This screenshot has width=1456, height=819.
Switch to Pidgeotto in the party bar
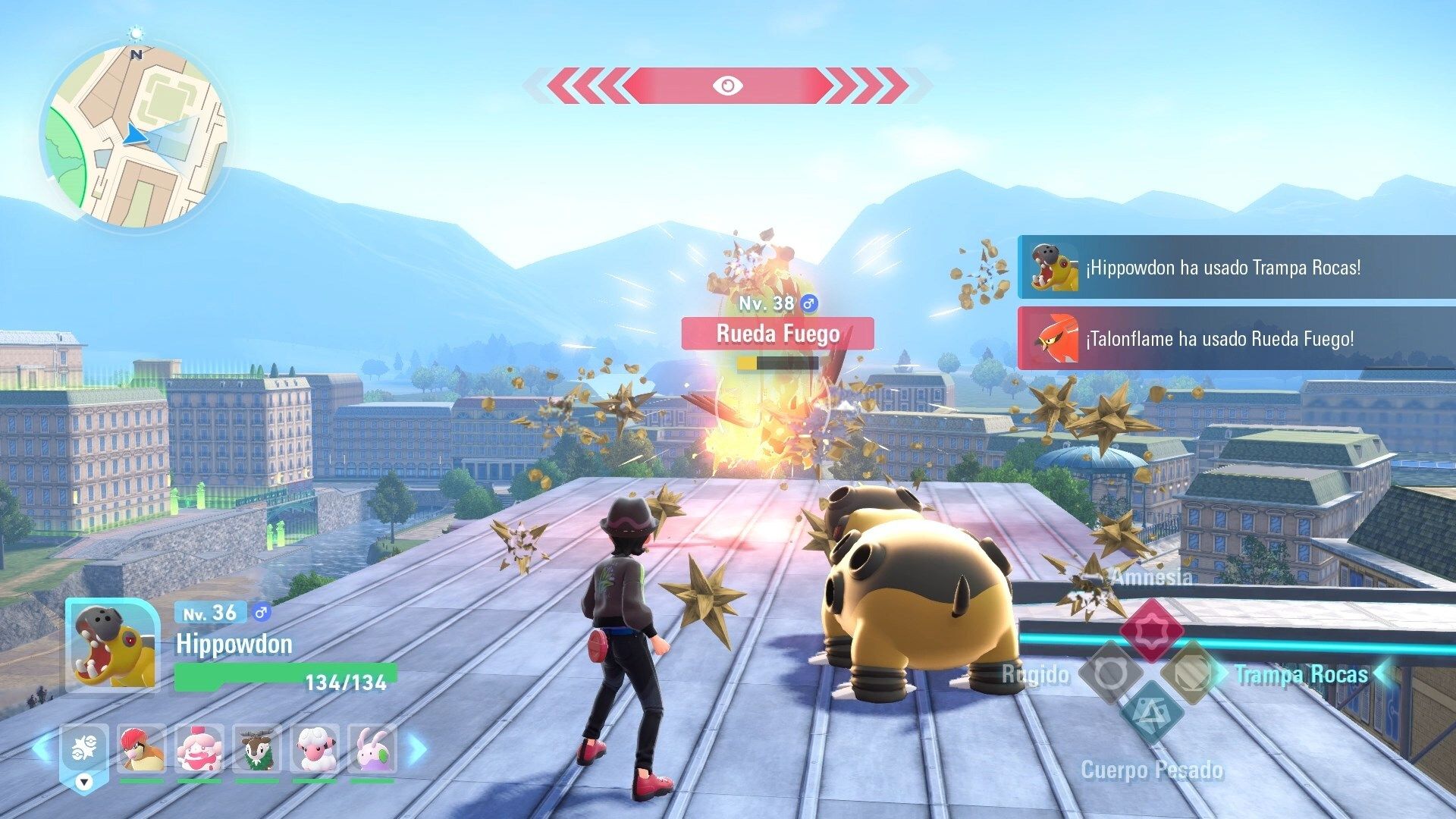[x=142, y=750]
